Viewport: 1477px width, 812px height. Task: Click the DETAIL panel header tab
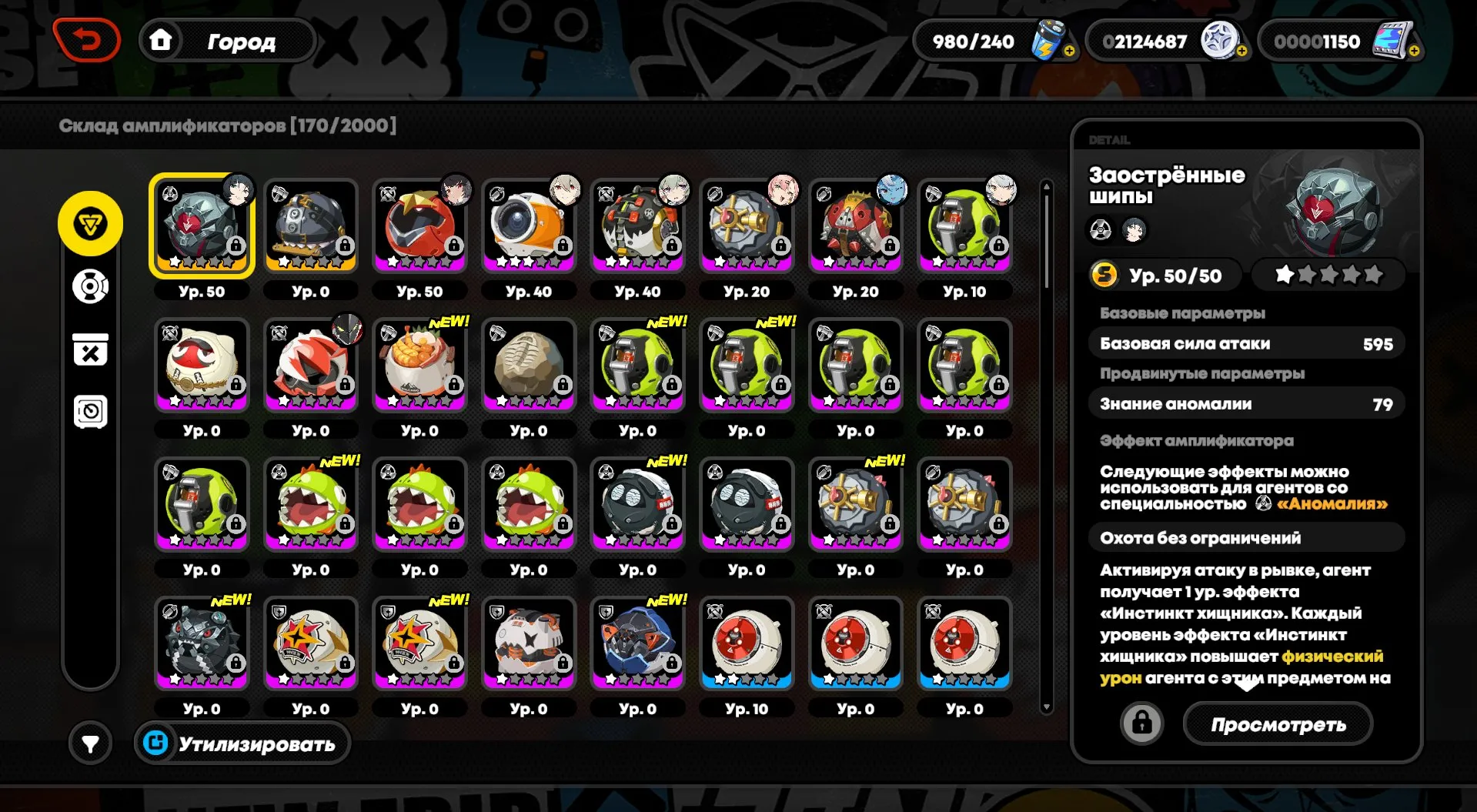pos(1108,140)
